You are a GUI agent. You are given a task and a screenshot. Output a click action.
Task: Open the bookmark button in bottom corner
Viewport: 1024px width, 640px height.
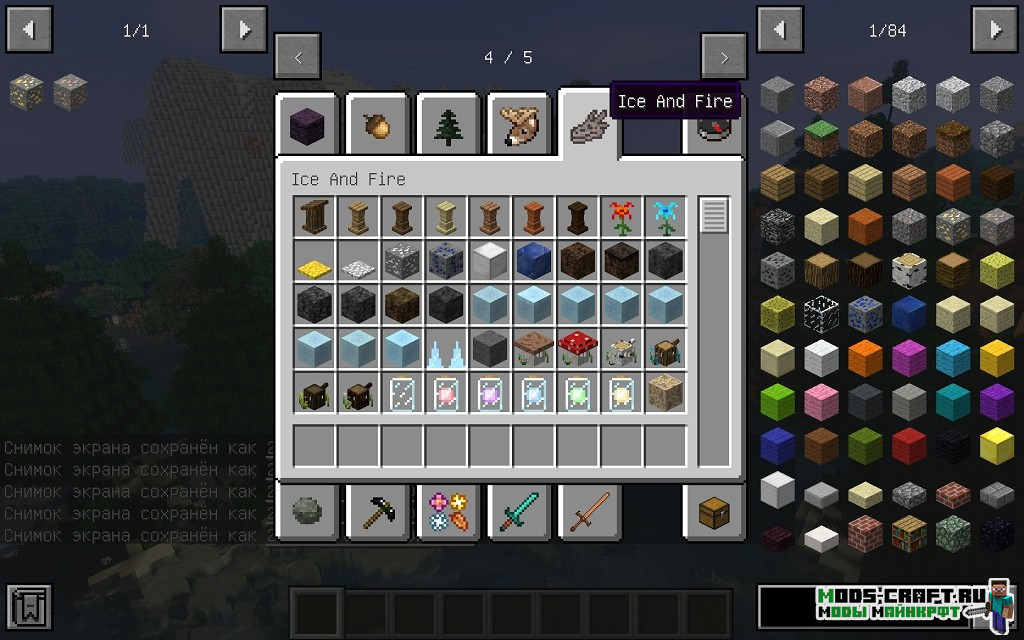tap(28, 607)
